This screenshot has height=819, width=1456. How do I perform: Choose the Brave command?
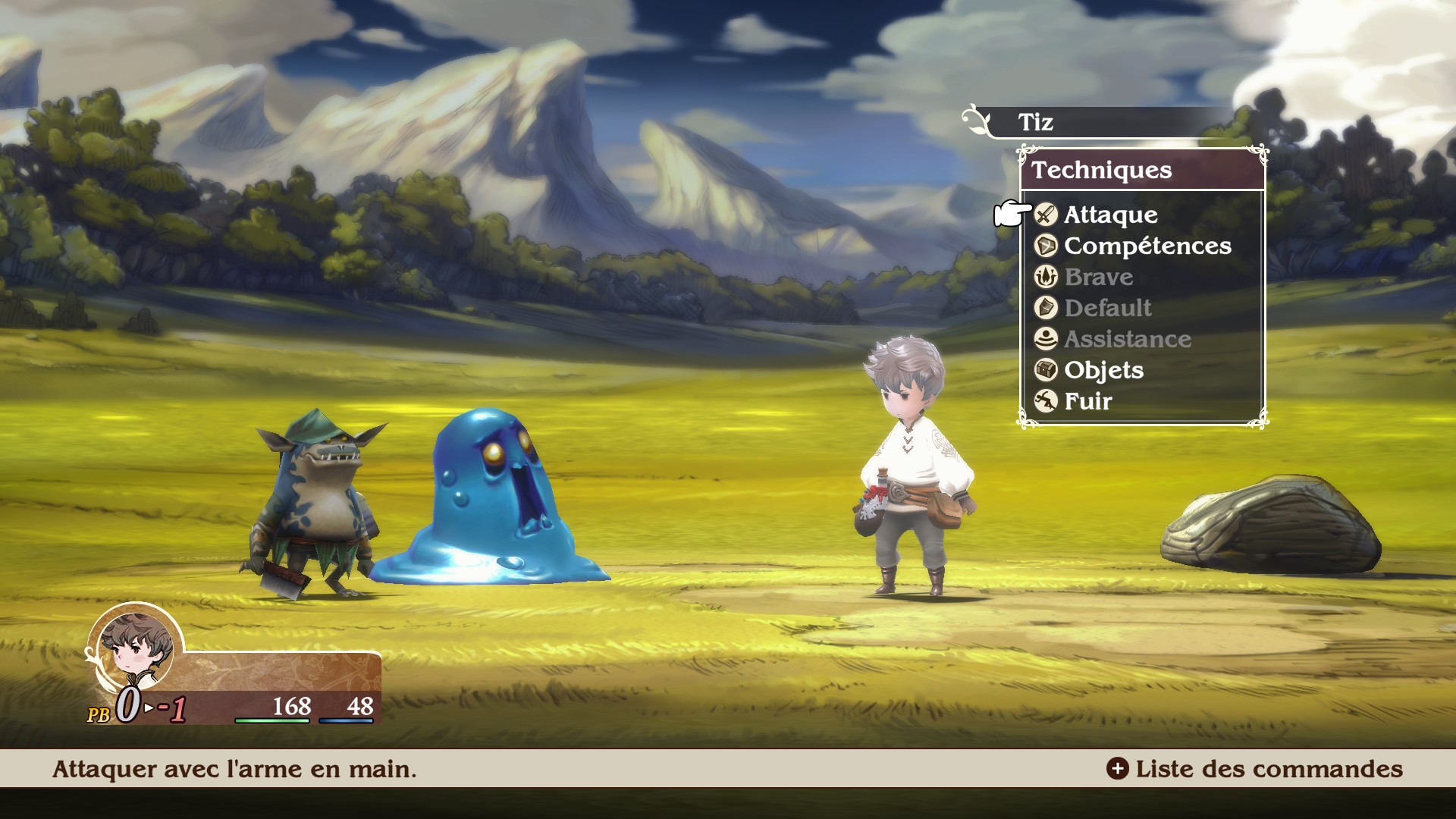click(x=1098, y=278)
